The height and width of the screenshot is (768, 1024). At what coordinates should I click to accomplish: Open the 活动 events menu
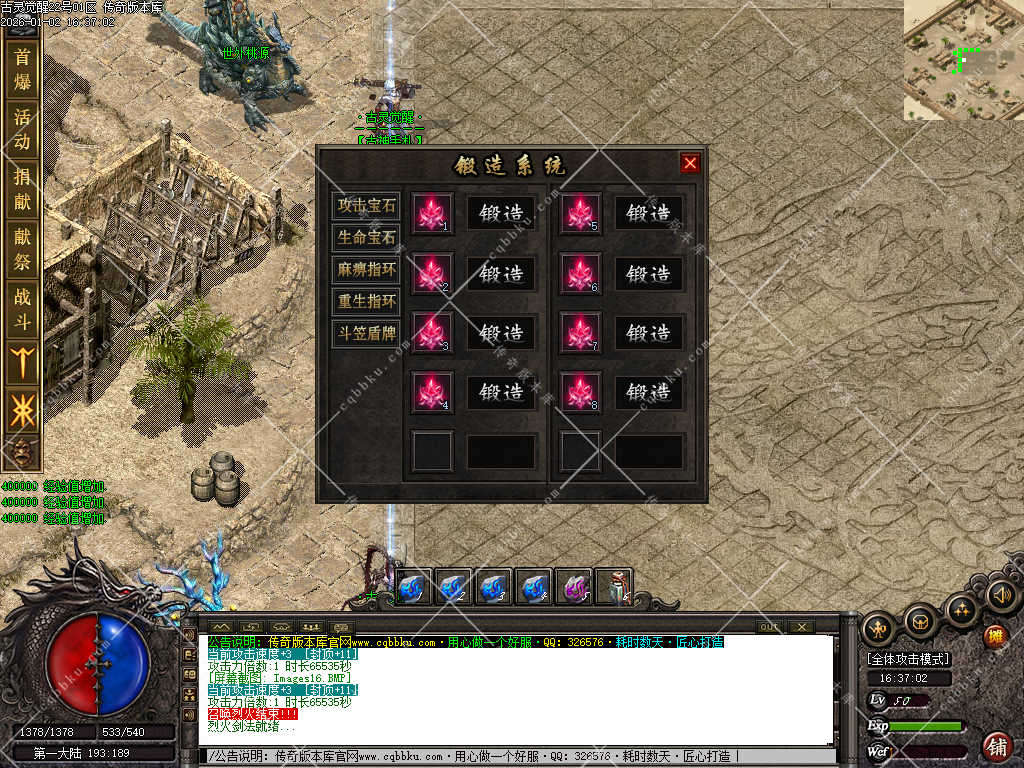[22, 129]
